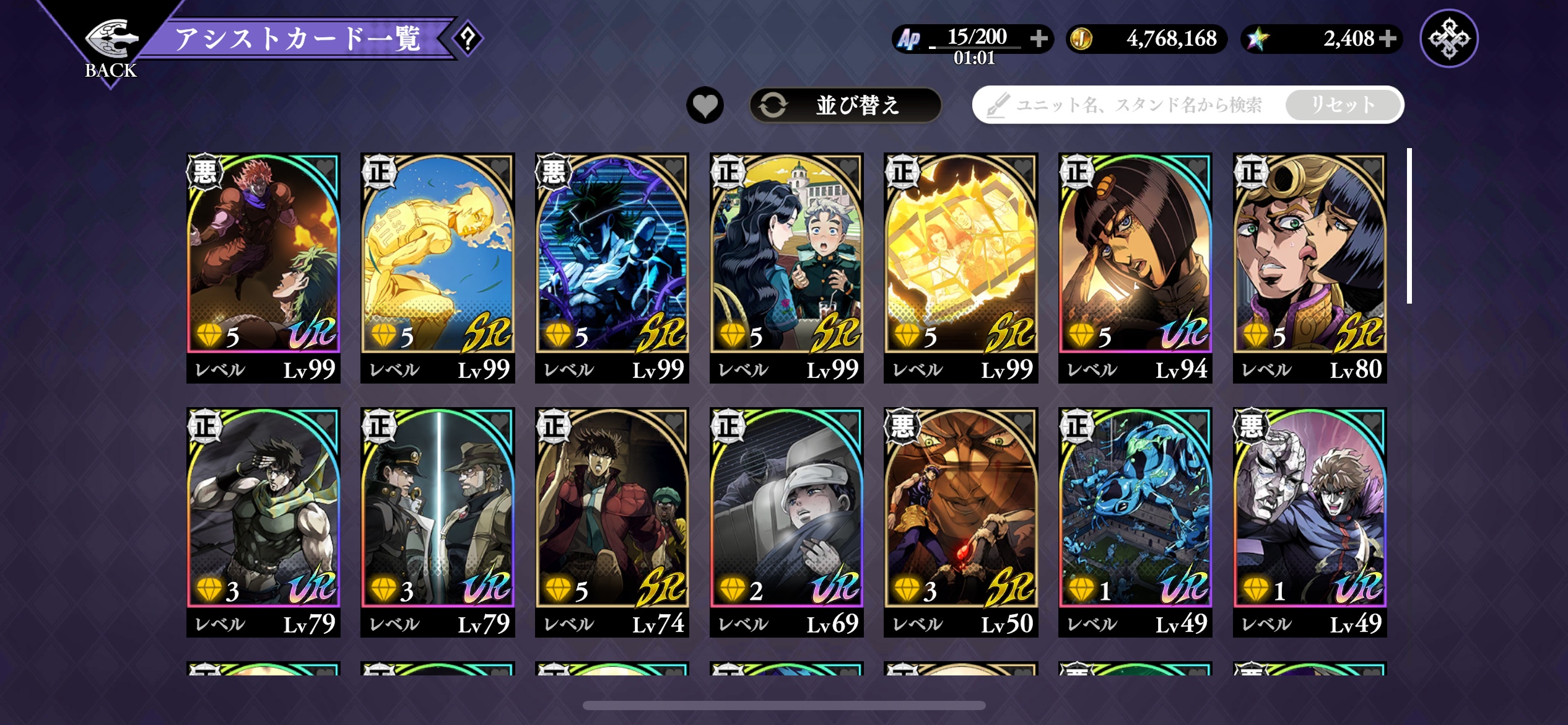Select the blue frogs Lv49 VR card
The width and height of the screenshot is (1568, 725).
(1135, 521)
